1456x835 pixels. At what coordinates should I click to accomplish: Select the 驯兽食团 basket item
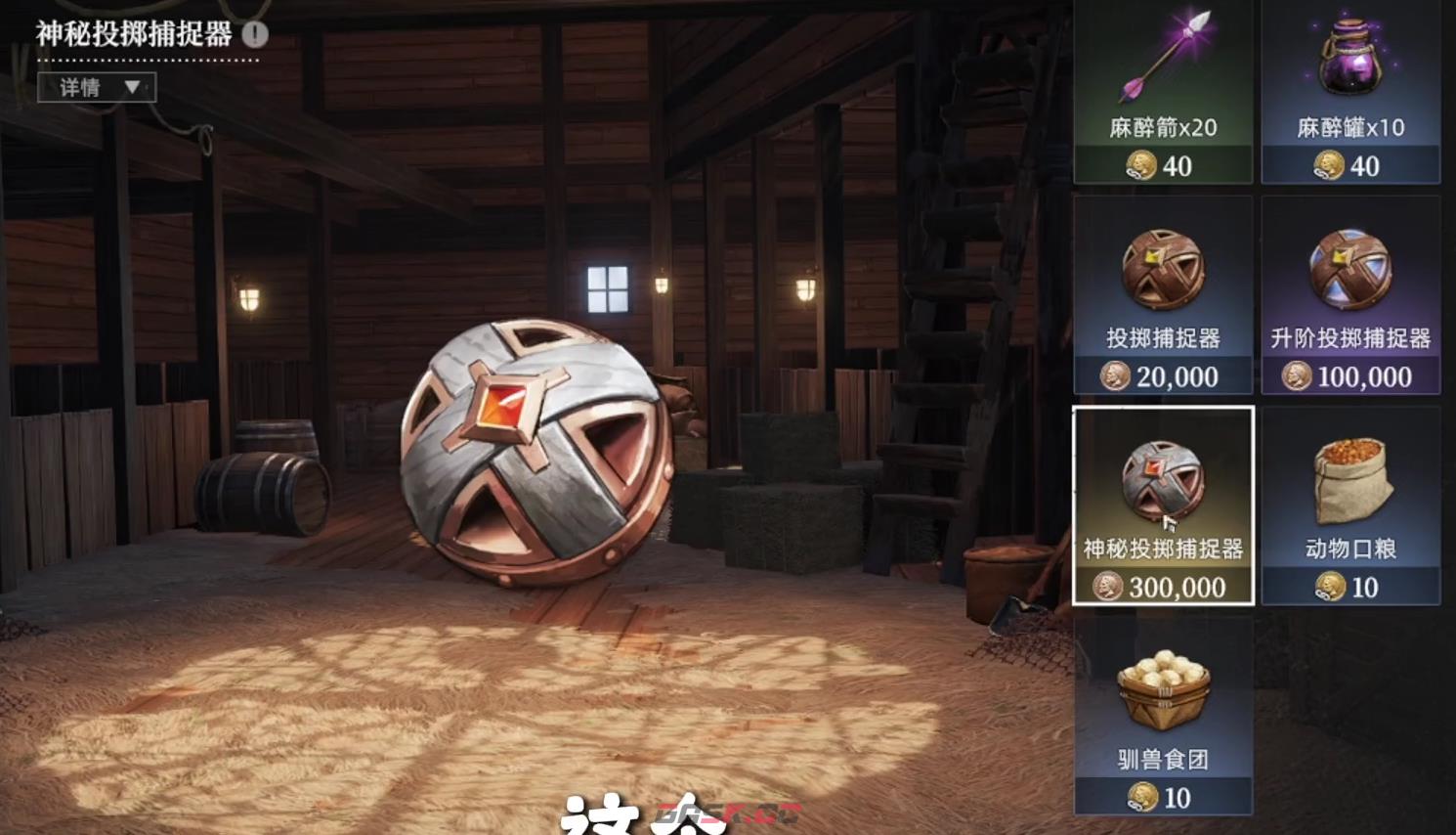click(1163, 716)
